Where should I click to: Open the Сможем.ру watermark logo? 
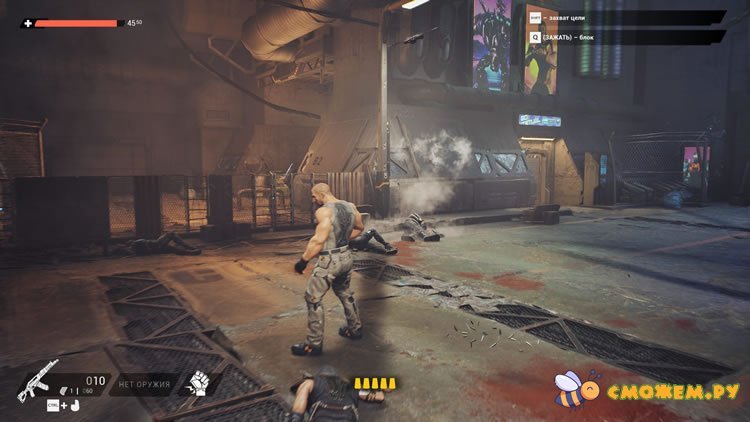648,388
